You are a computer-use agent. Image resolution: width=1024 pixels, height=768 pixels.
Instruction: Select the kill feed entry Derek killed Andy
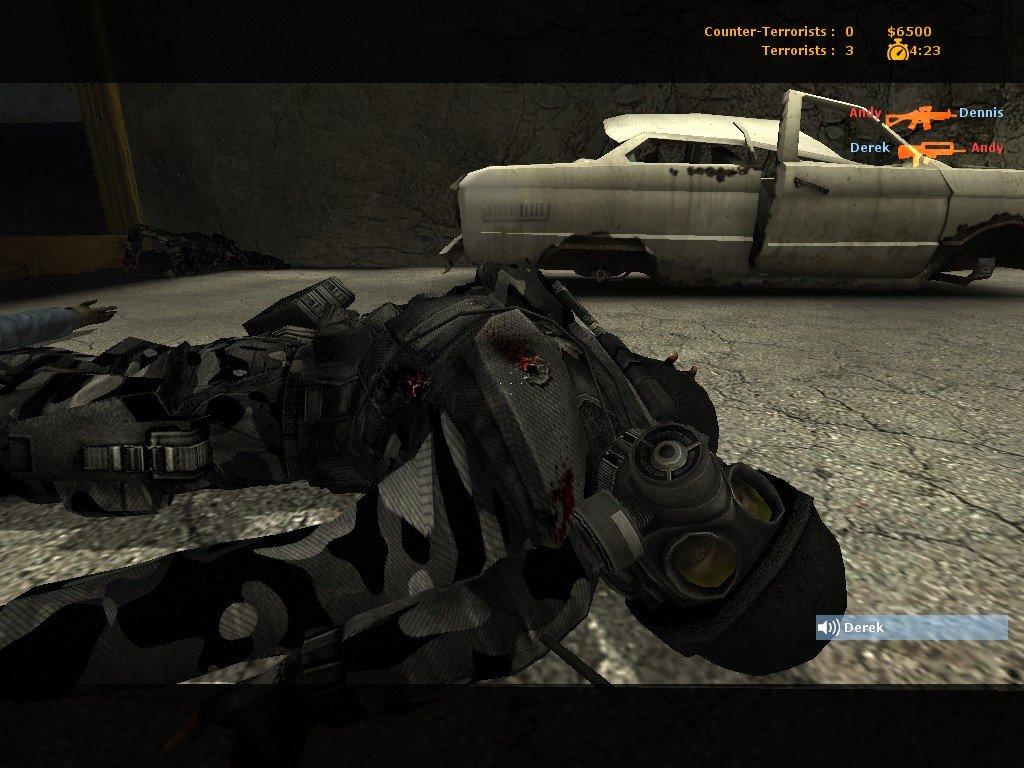click(x=926, y=149)
